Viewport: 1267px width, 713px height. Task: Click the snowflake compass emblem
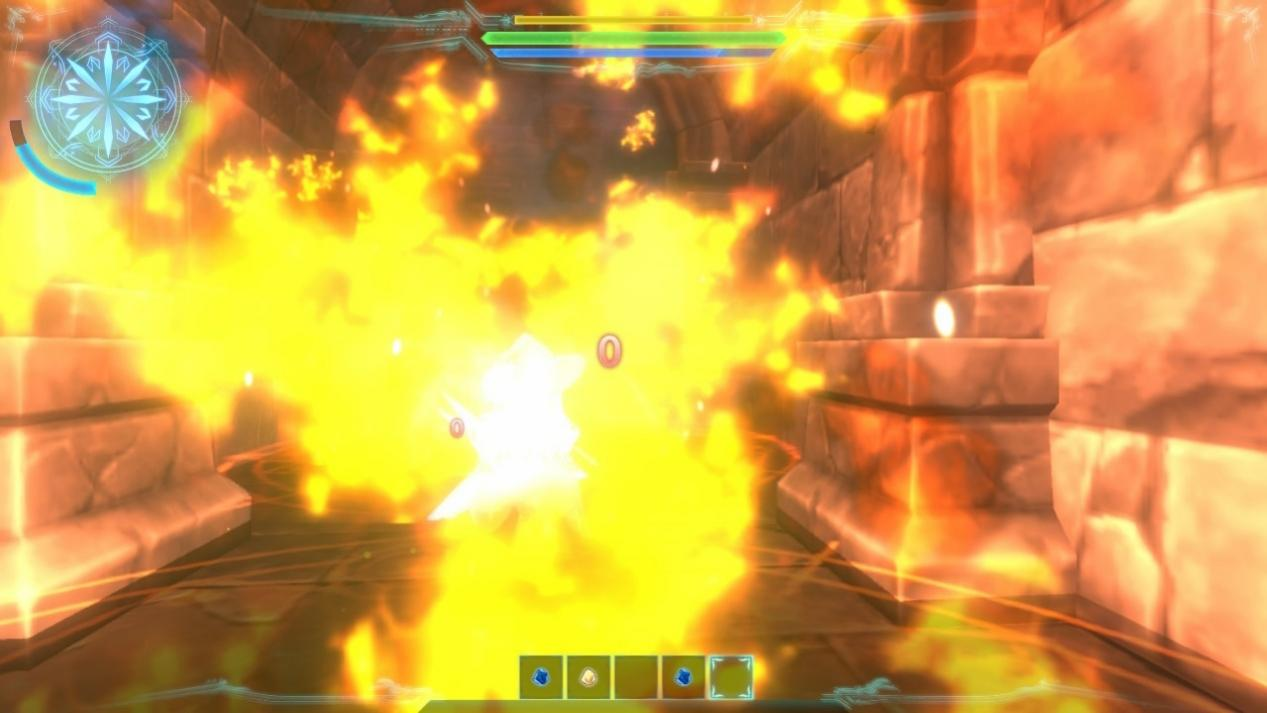[108, 98]
